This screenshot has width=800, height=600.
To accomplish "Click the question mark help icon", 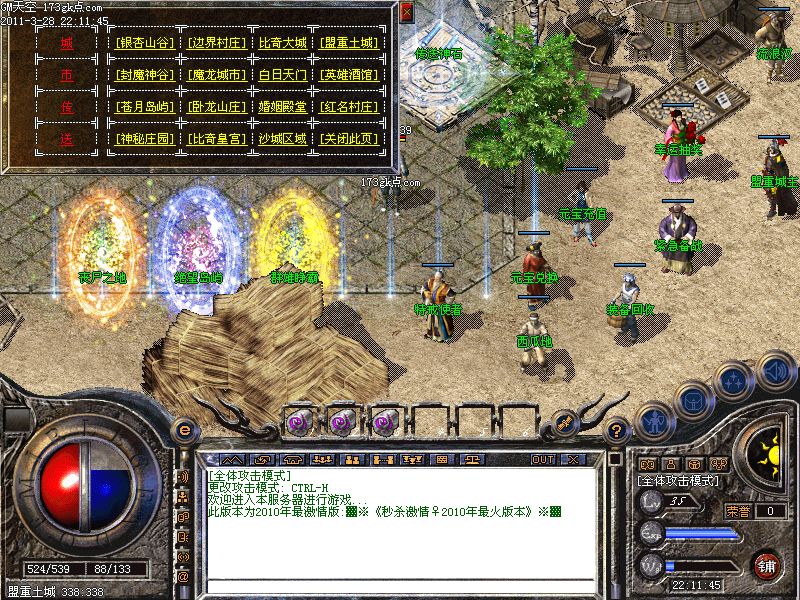I will click(x=618, y=431).
